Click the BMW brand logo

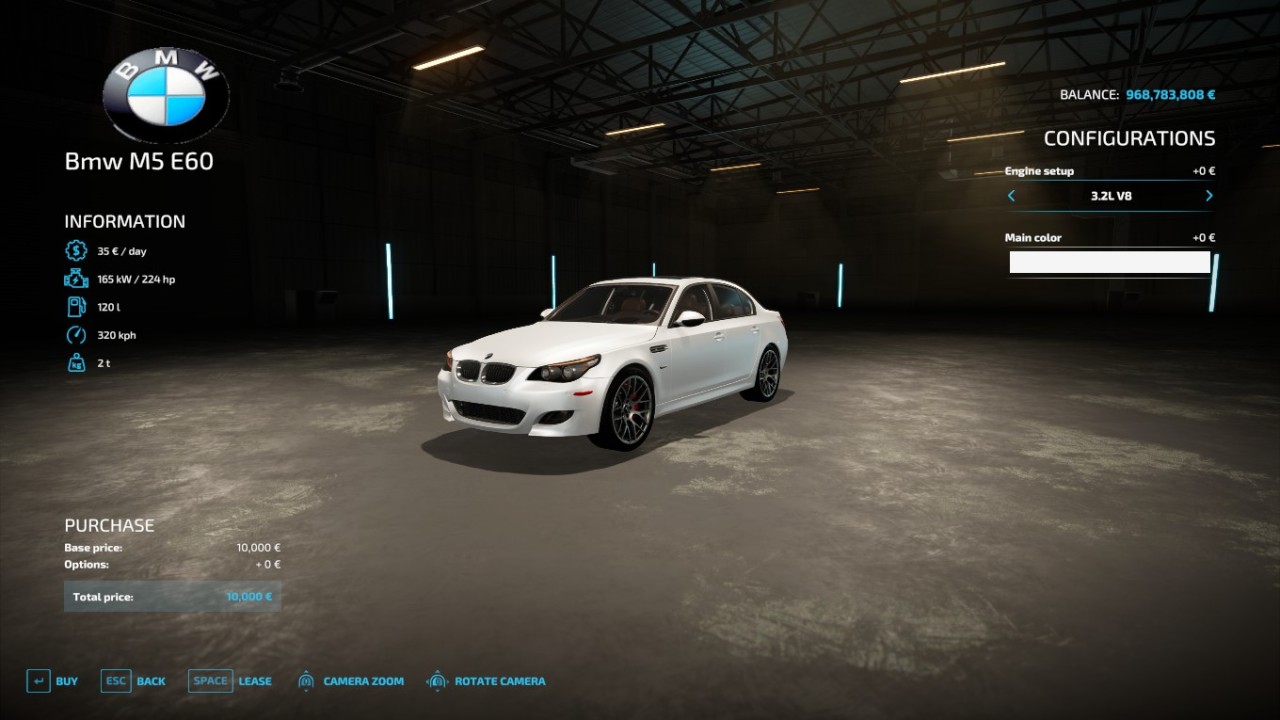[165, 92]
